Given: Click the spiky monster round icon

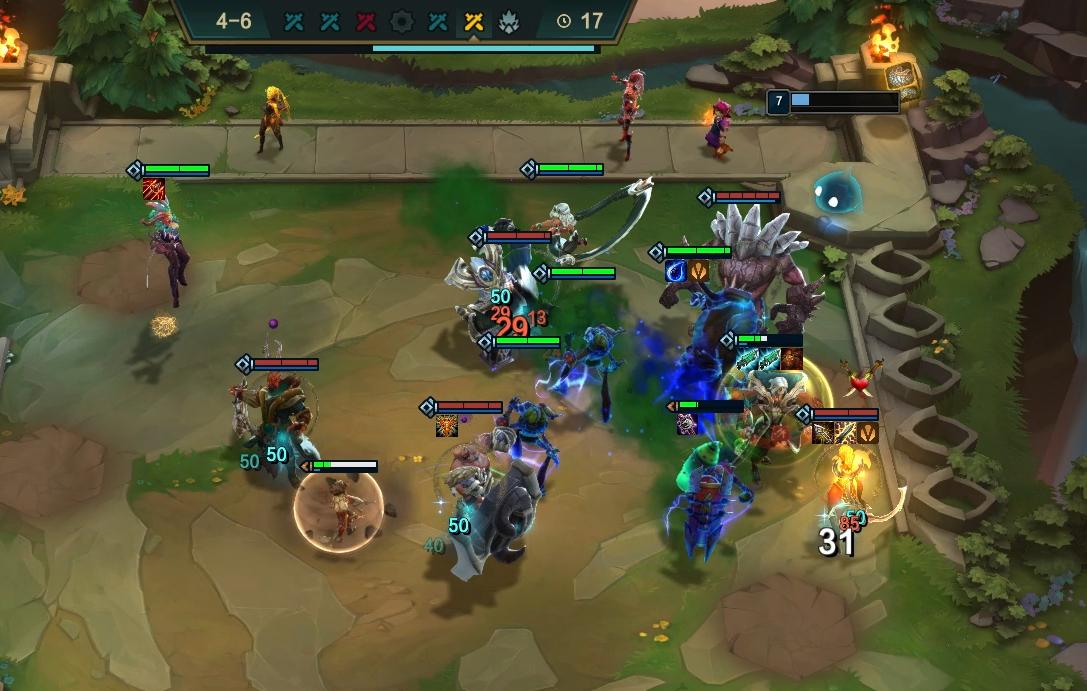Looking at the screenshot, I should tap(508, 21).
